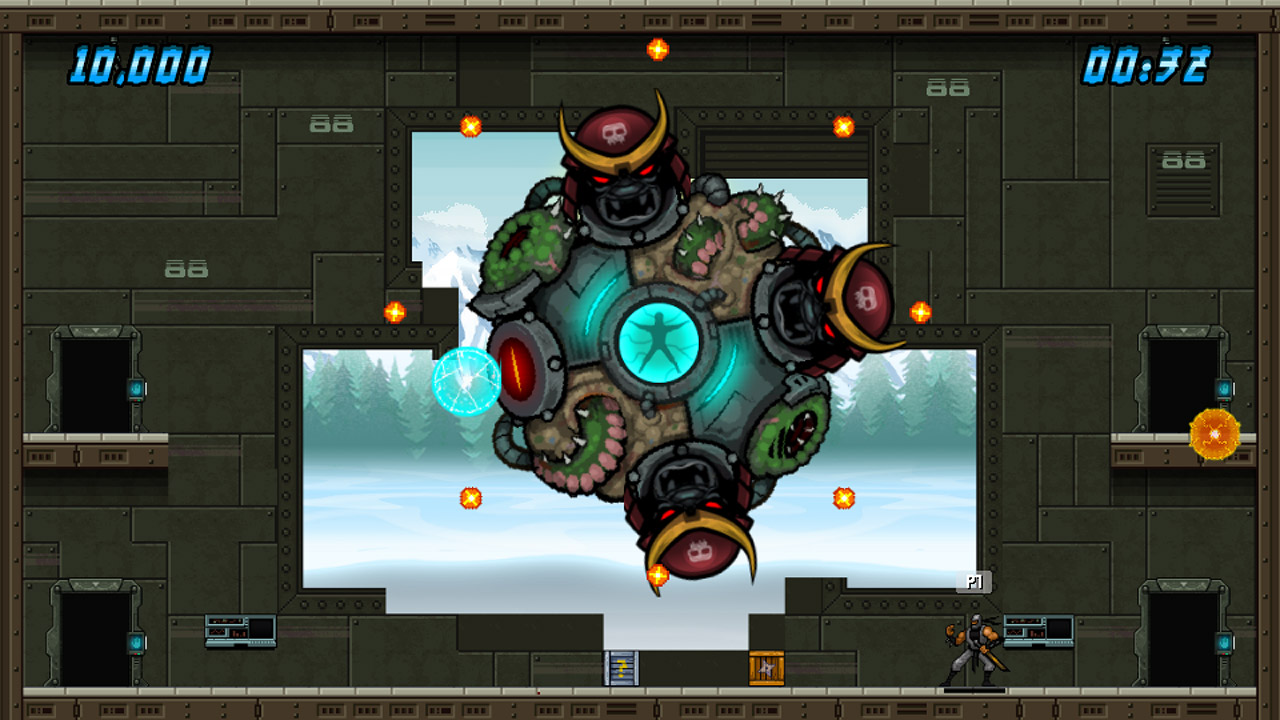The image size is (1280, 720).
Task: Activate the small blue lamp on the upper-right door
Action: click(1223, 388)
